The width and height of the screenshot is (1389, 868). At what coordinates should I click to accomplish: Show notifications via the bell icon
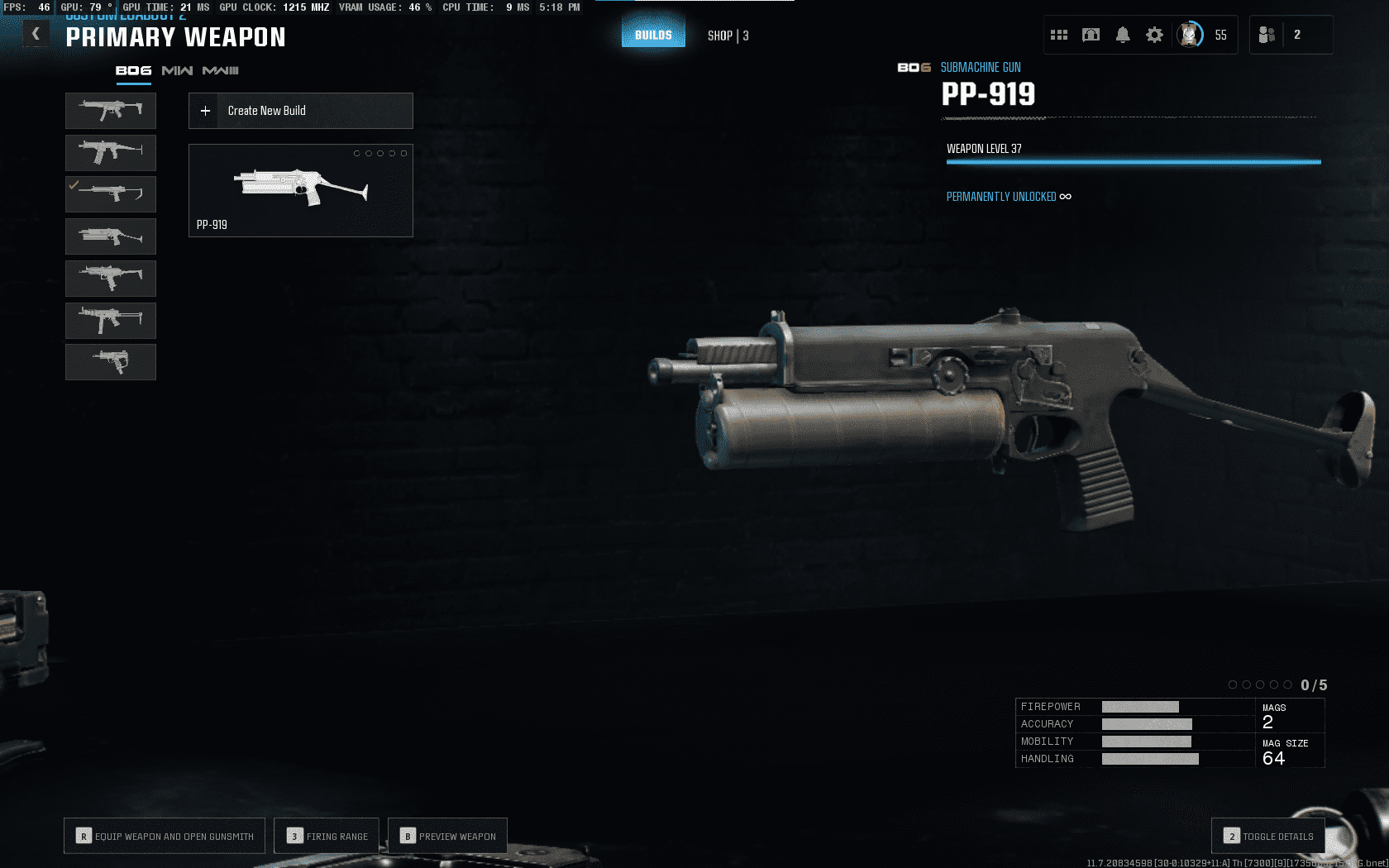point(1123,35)
